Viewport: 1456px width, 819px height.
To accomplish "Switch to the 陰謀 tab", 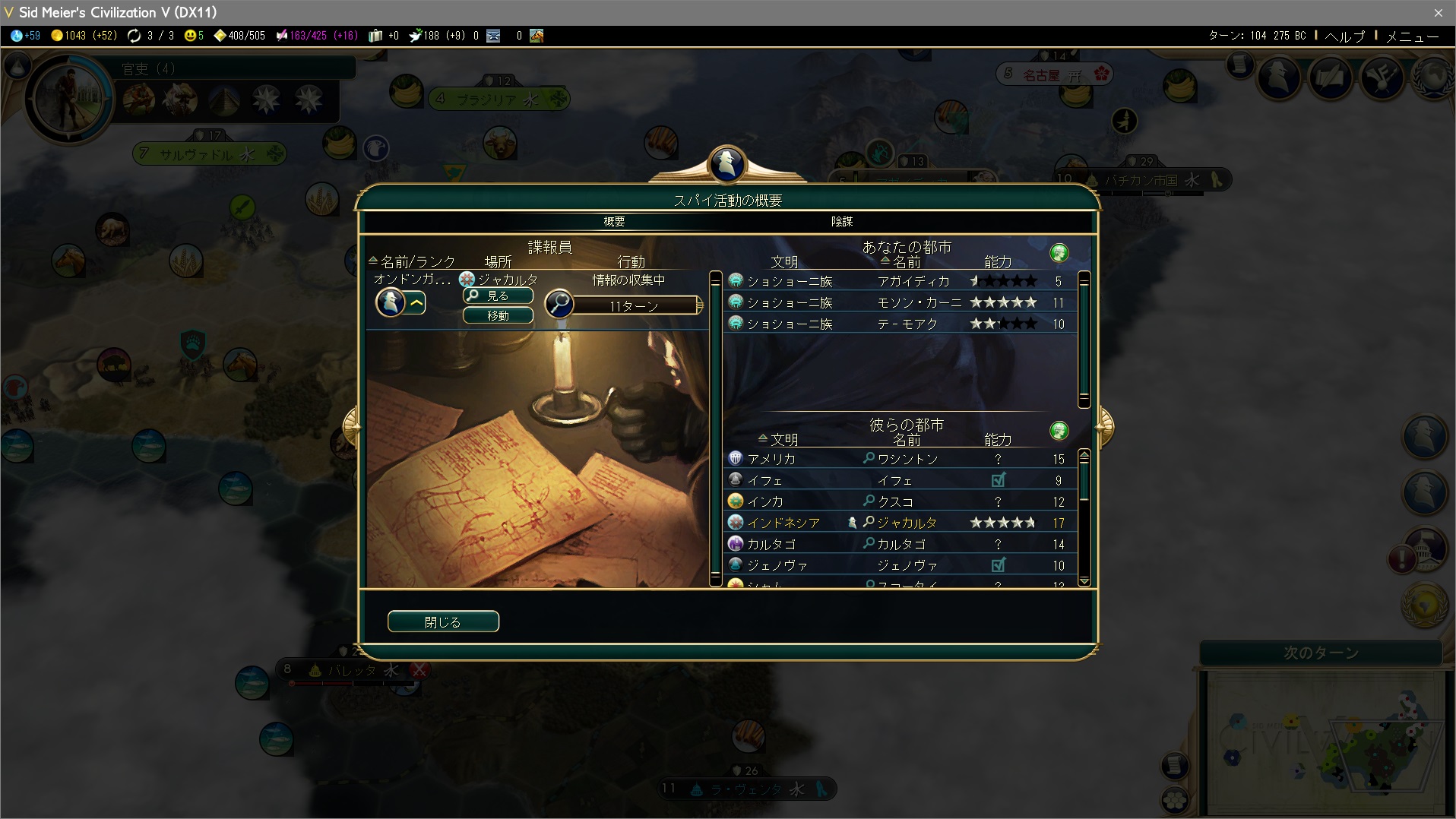I will coord(841,221).
